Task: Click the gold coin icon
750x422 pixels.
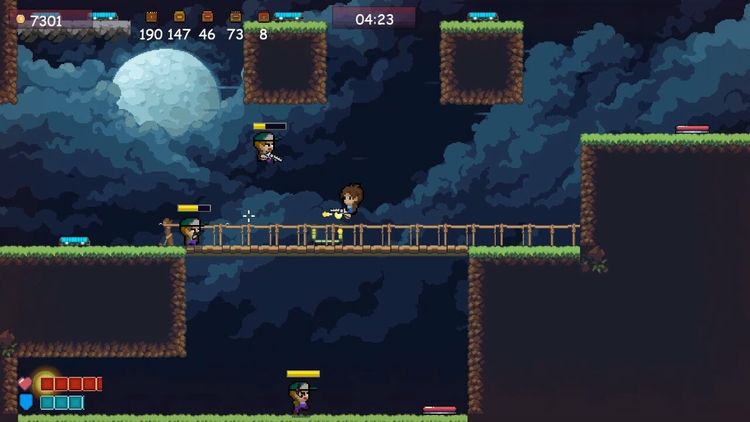Action: coord(20,19)
